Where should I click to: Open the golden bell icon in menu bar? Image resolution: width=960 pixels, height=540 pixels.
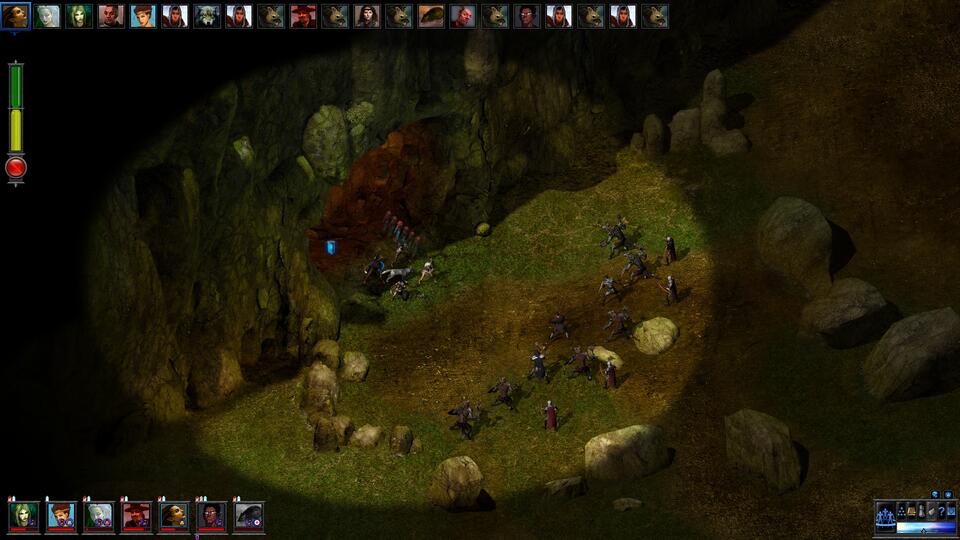tap(911, 511)
